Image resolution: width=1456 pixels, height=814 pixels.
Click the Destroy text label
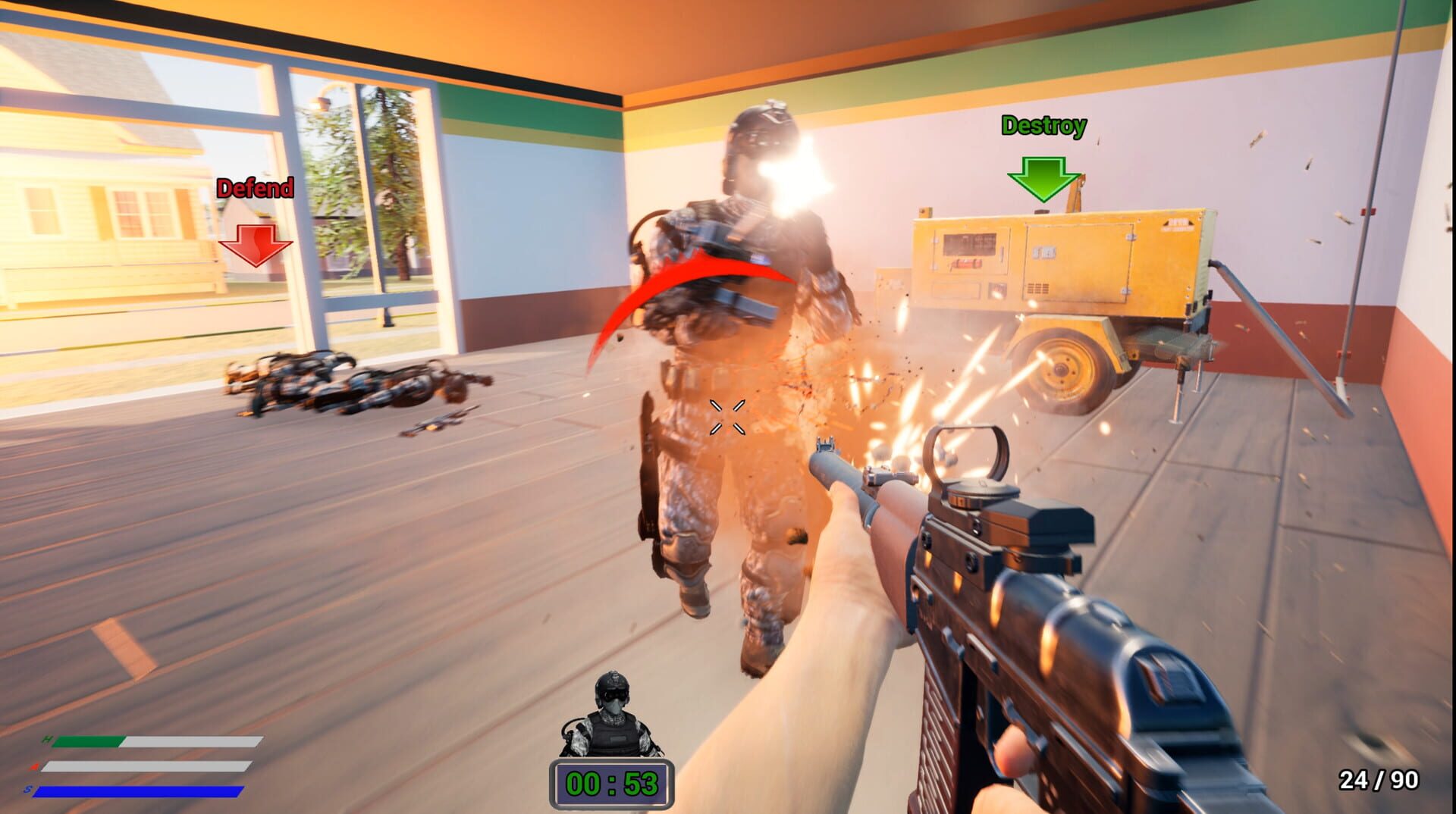(1044, 124)
